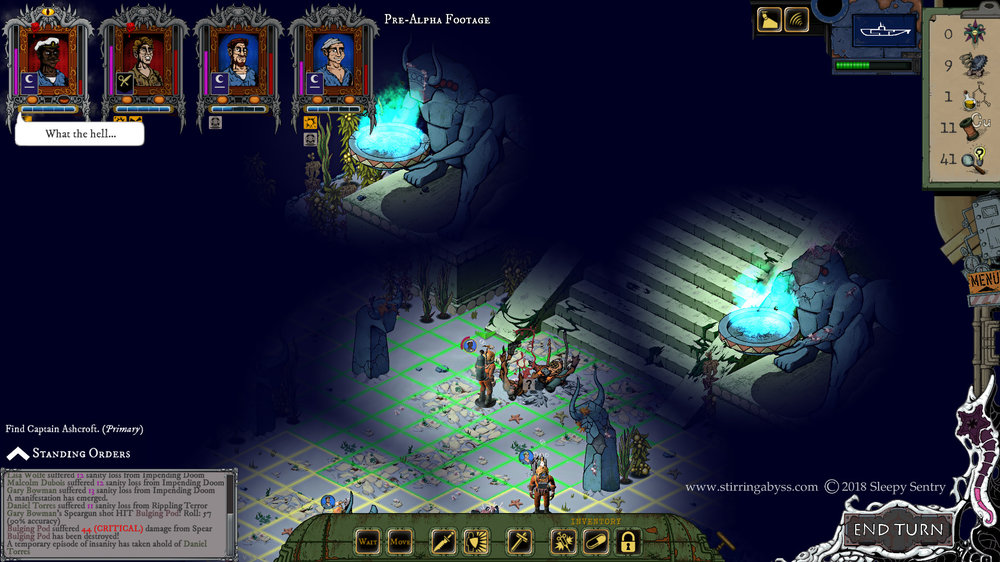Open the game Menu sign

[x=984, y=280]
